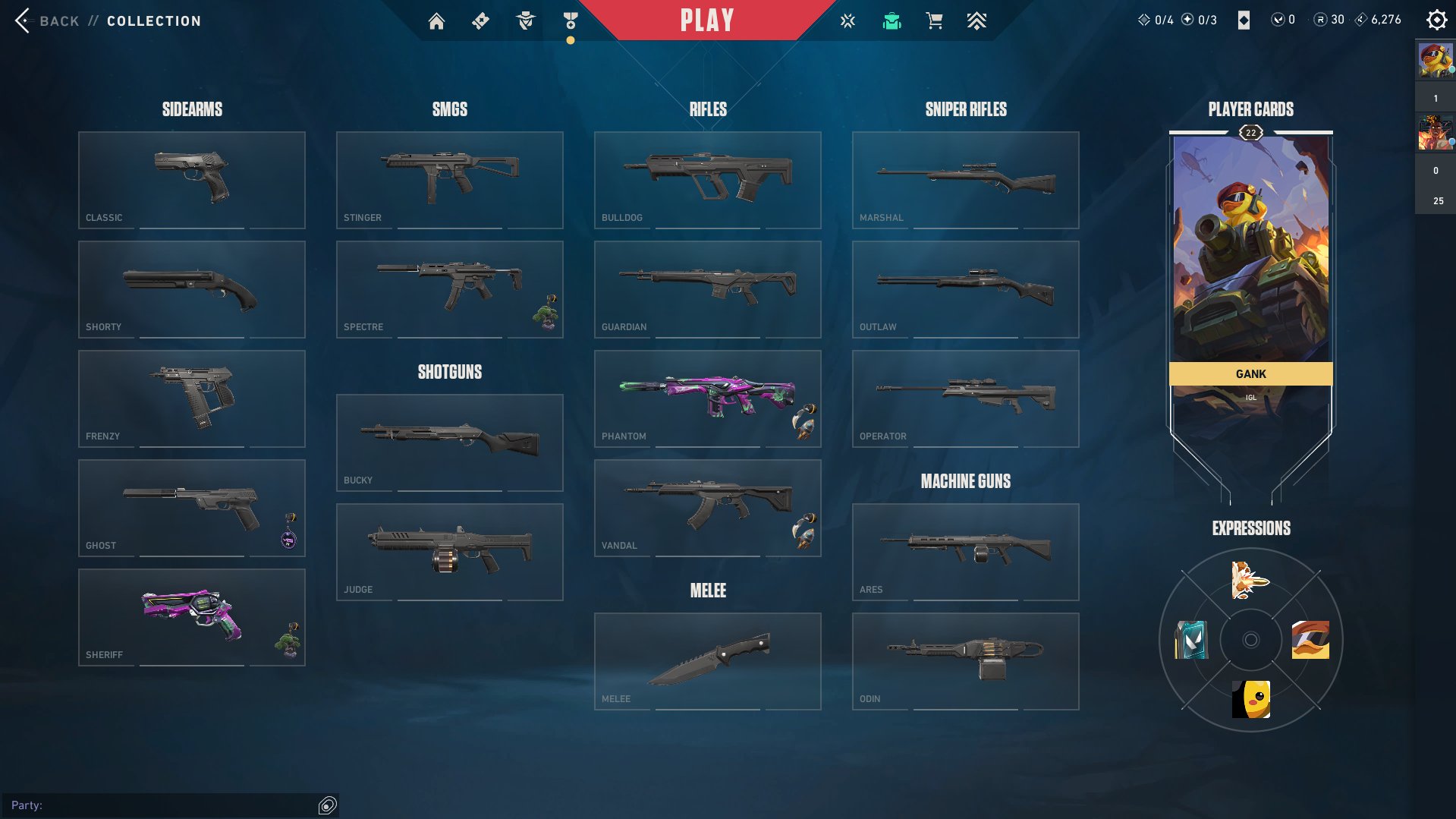View Career progression via chevron icon

pyautogui.click(x=977, y=20)
